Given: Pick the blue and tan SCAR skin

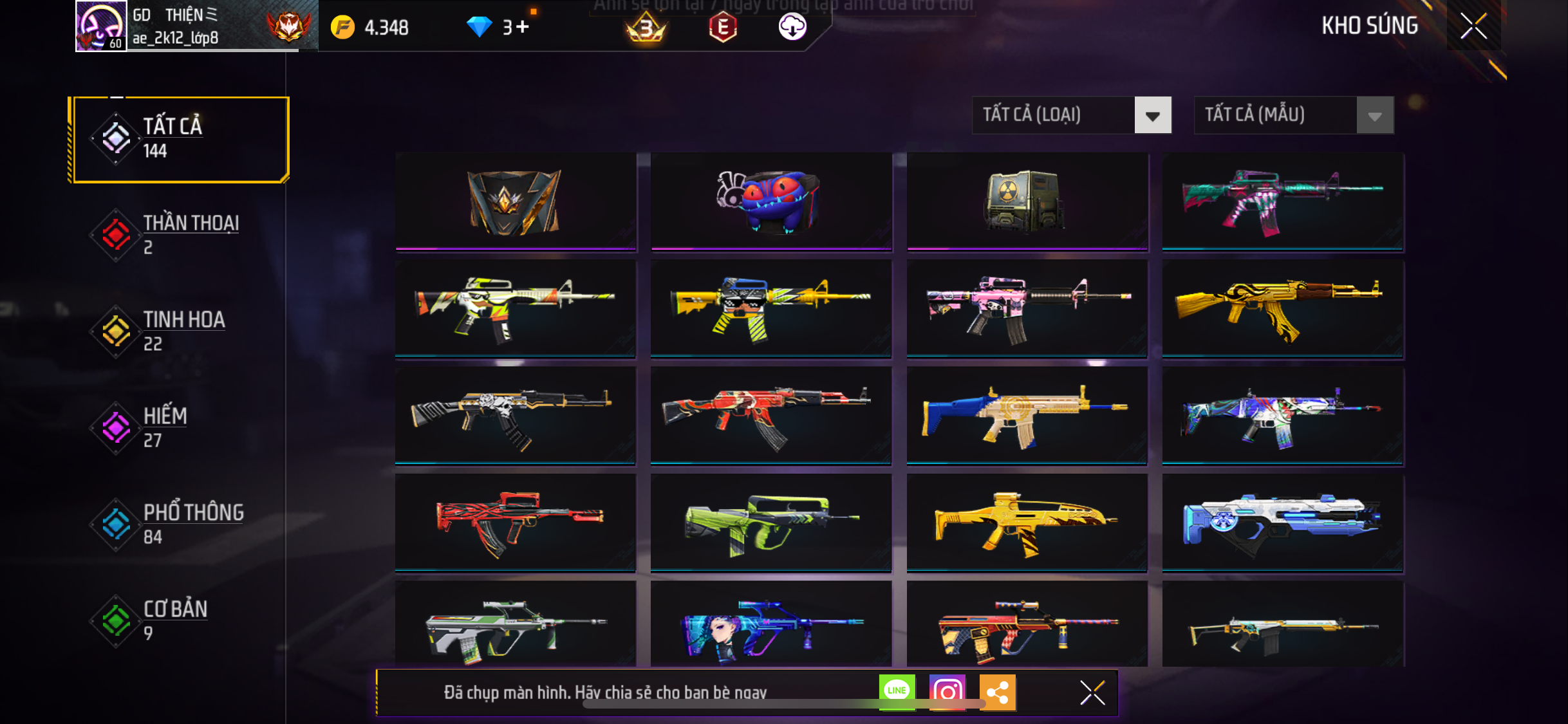Looking at the screenshot, I should coord(1027,415).
